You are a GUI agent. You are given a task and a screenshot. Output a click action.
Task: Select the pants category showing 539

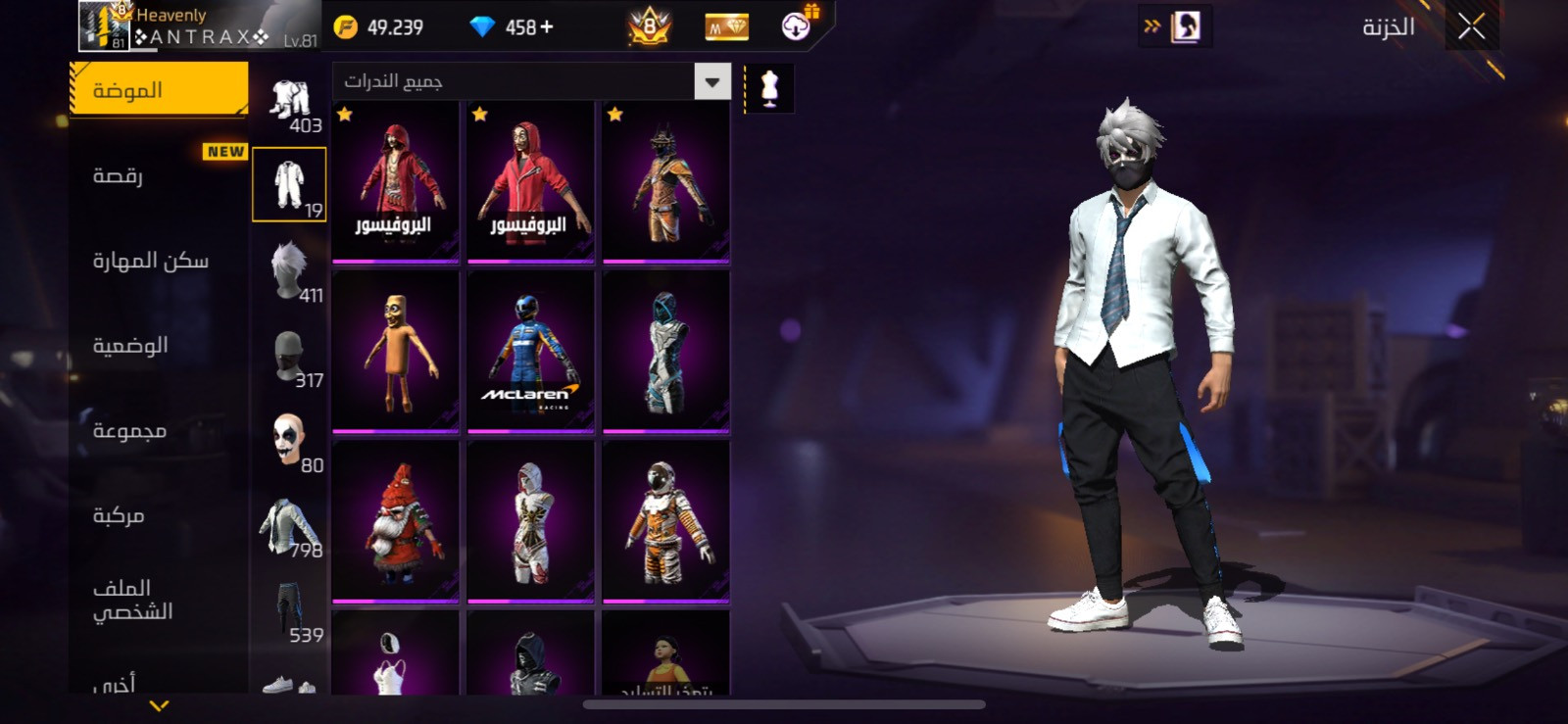click(x=290, y=611)
